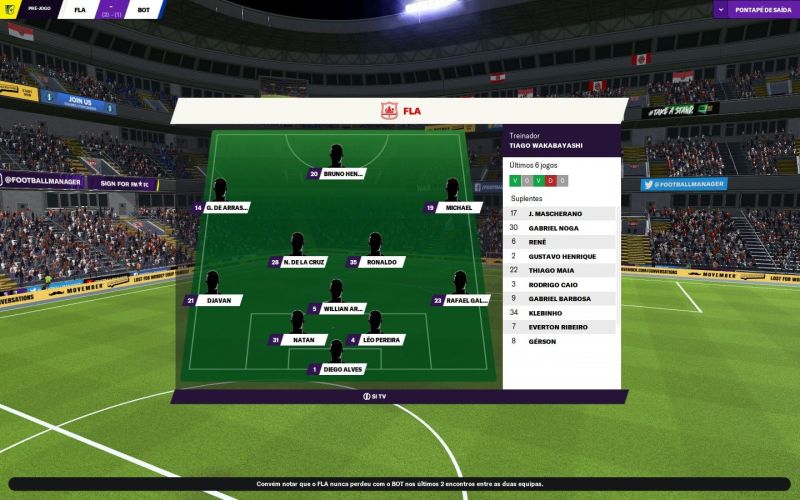Click the Pontapé de Saída button

tap(762, 9)
